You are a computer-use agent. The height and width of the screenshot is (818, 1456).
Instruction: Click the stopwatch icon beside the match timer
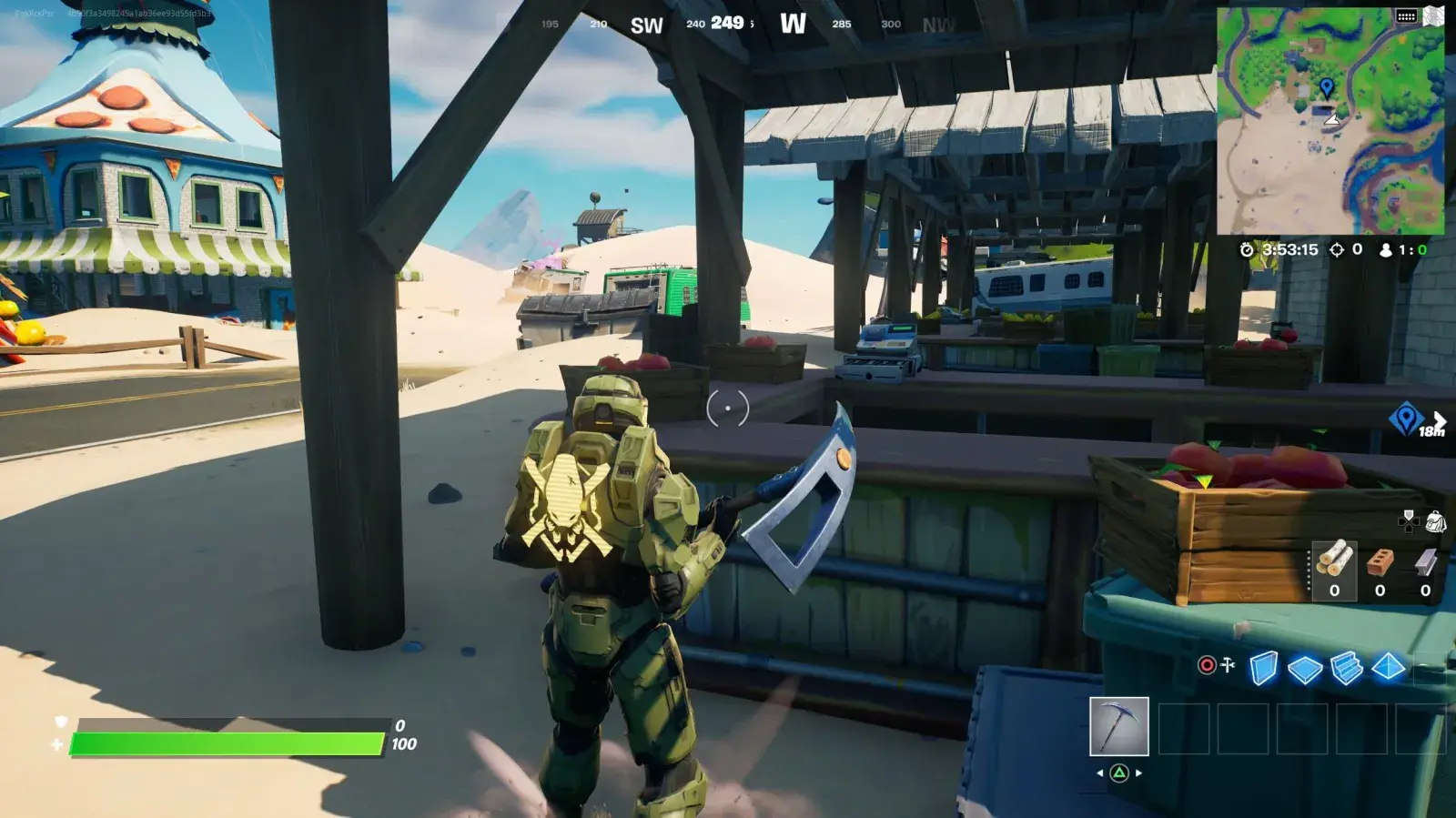tap(1247, 250)
